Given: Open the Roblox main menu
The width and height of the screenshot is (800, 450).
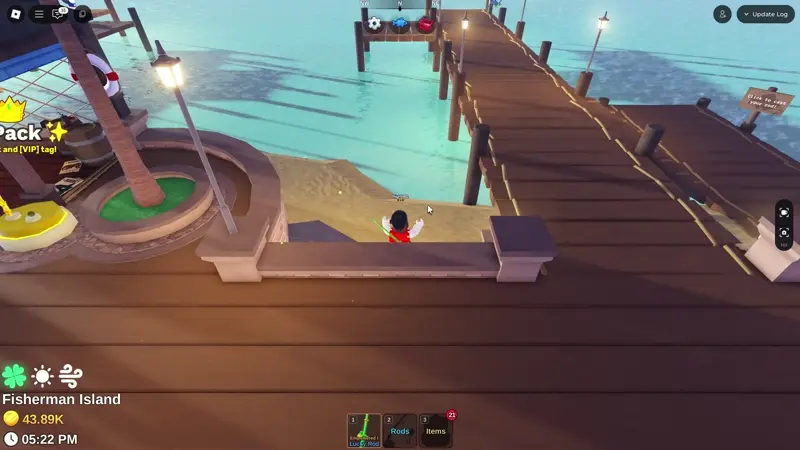Looking at the screenshot, I should point(15,14).
